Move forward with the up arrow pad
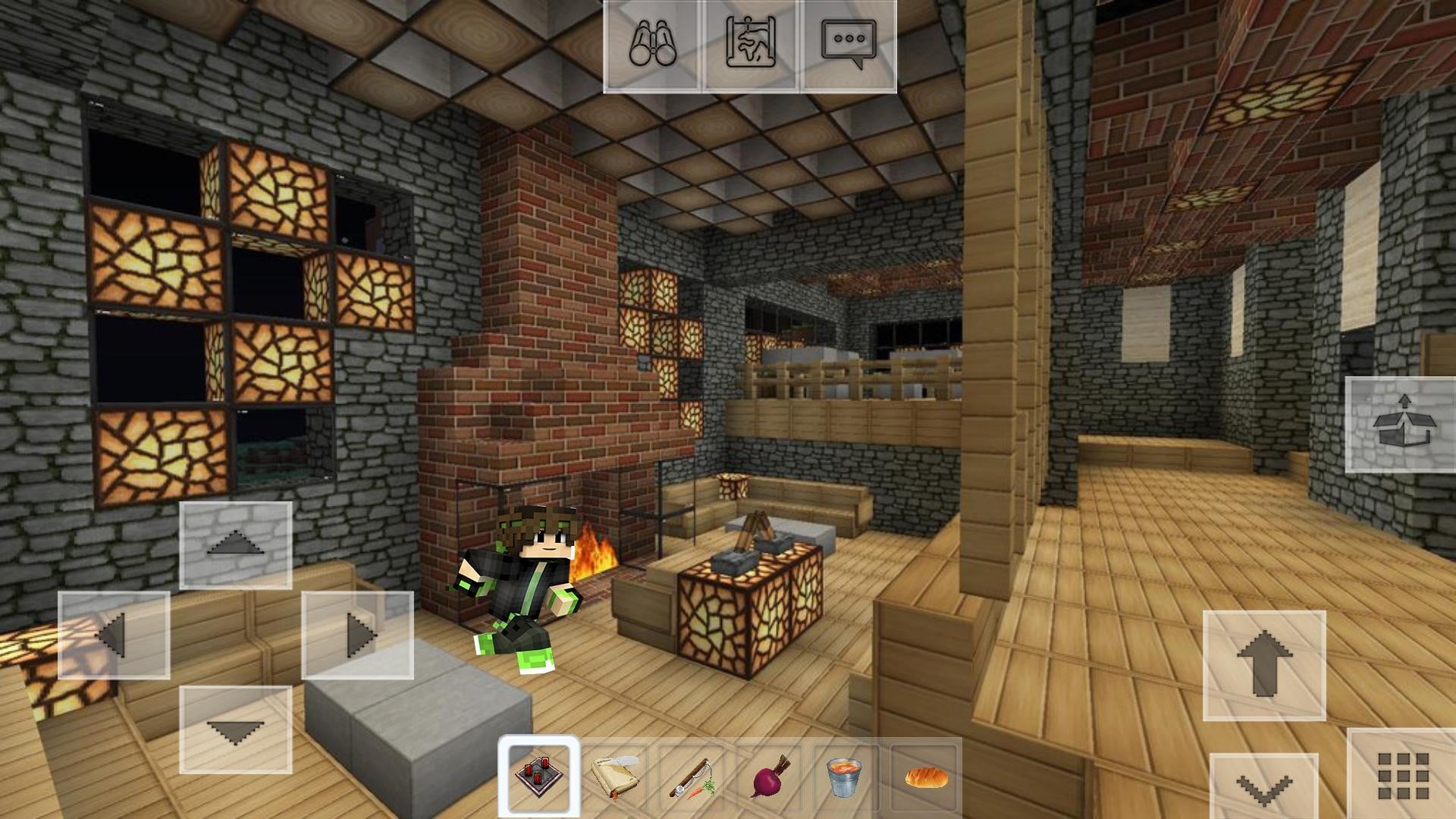The width and height of the screenshot is (1456, 819). pyautogui.click(x=236, y=545)
